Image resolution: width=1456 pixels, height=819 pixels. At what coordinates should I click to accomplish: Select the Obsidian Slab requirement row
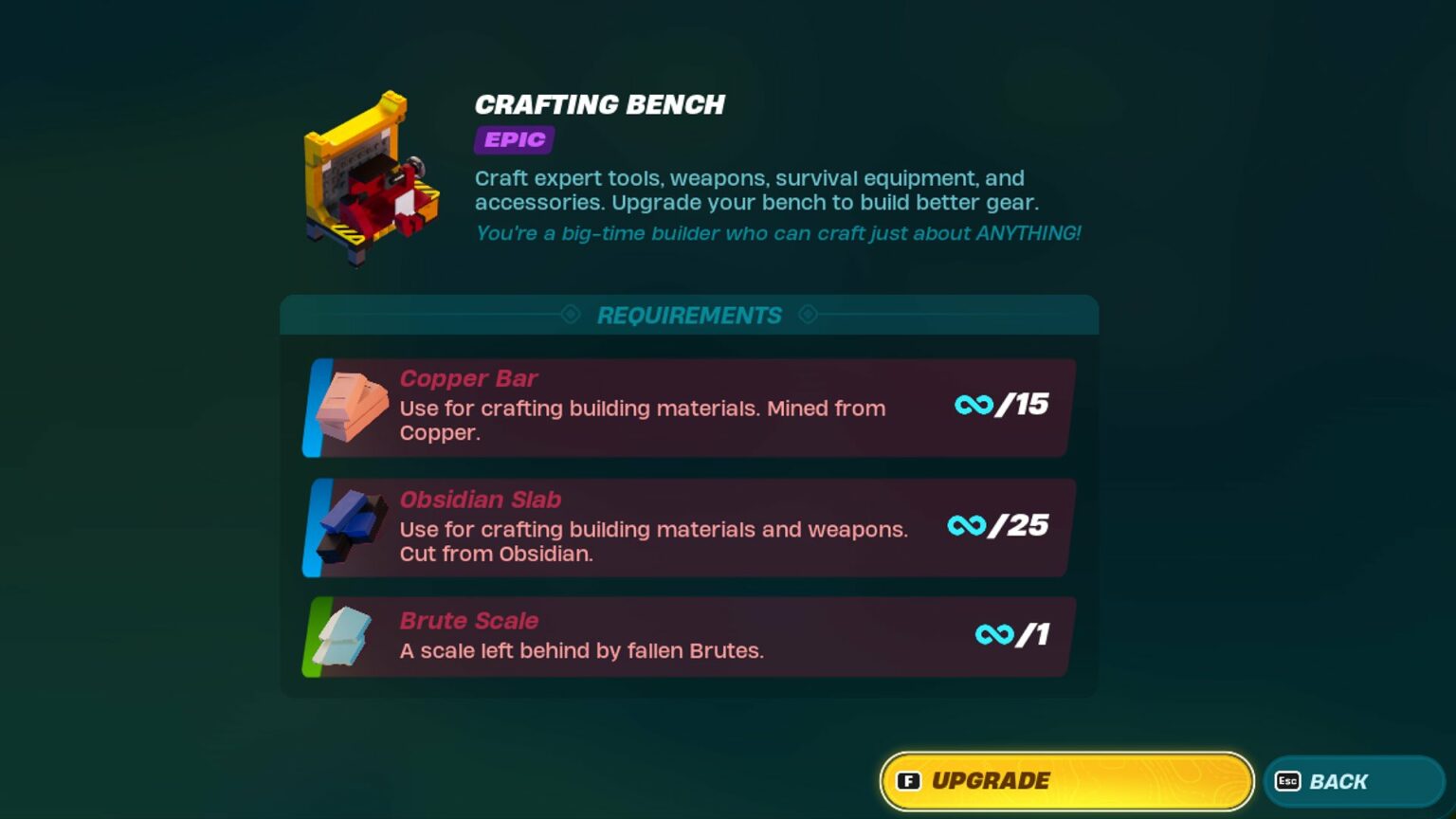689,528
